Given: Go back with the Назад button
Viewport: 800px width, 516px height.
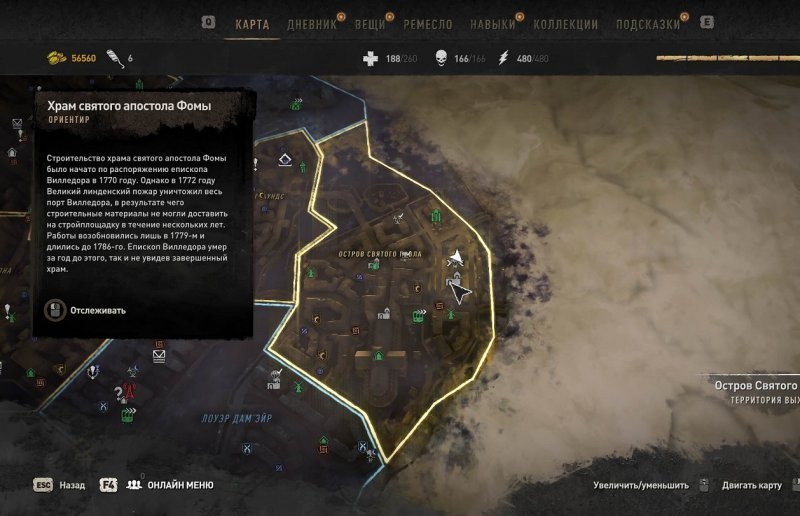Looking at the screenshot, I should [72, 485].
